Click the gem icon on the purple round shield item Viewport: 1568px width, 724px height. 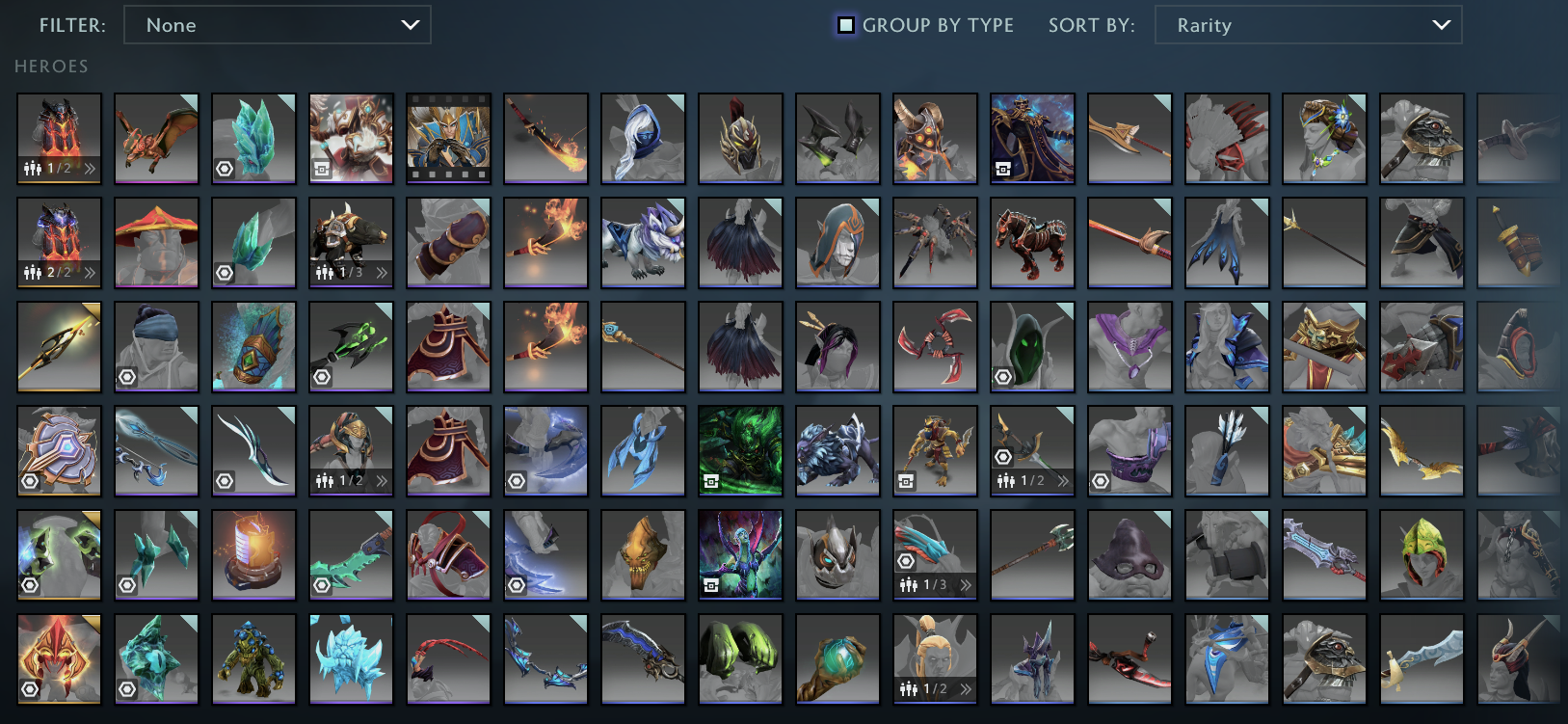pyautogui.click(x=30, y=481)
